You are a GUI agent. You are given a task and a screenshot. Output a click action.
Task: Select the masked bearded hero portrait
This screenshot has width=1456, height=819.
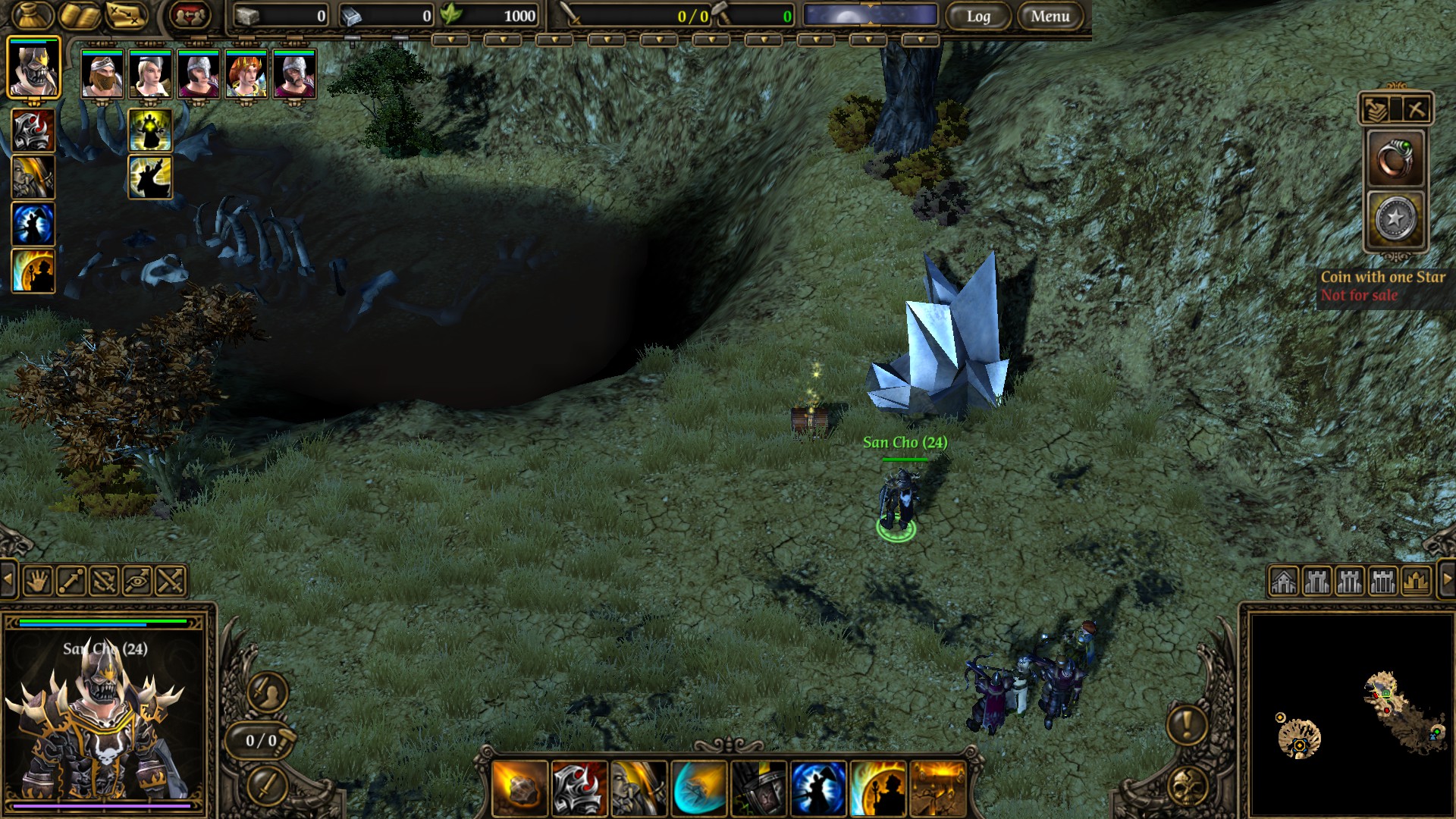tap(102, 74)
